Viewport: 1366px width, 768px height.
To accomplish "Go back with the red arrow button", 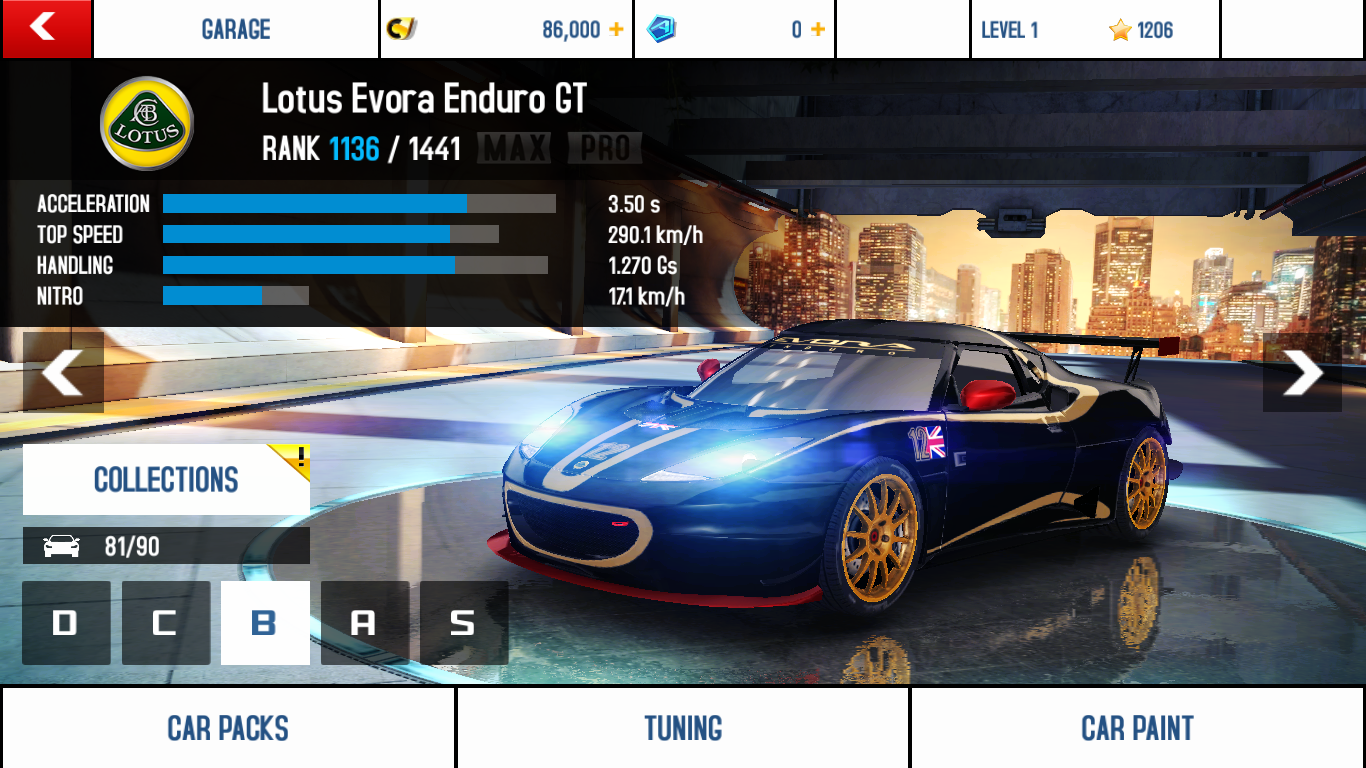I will tap(46, 28).
